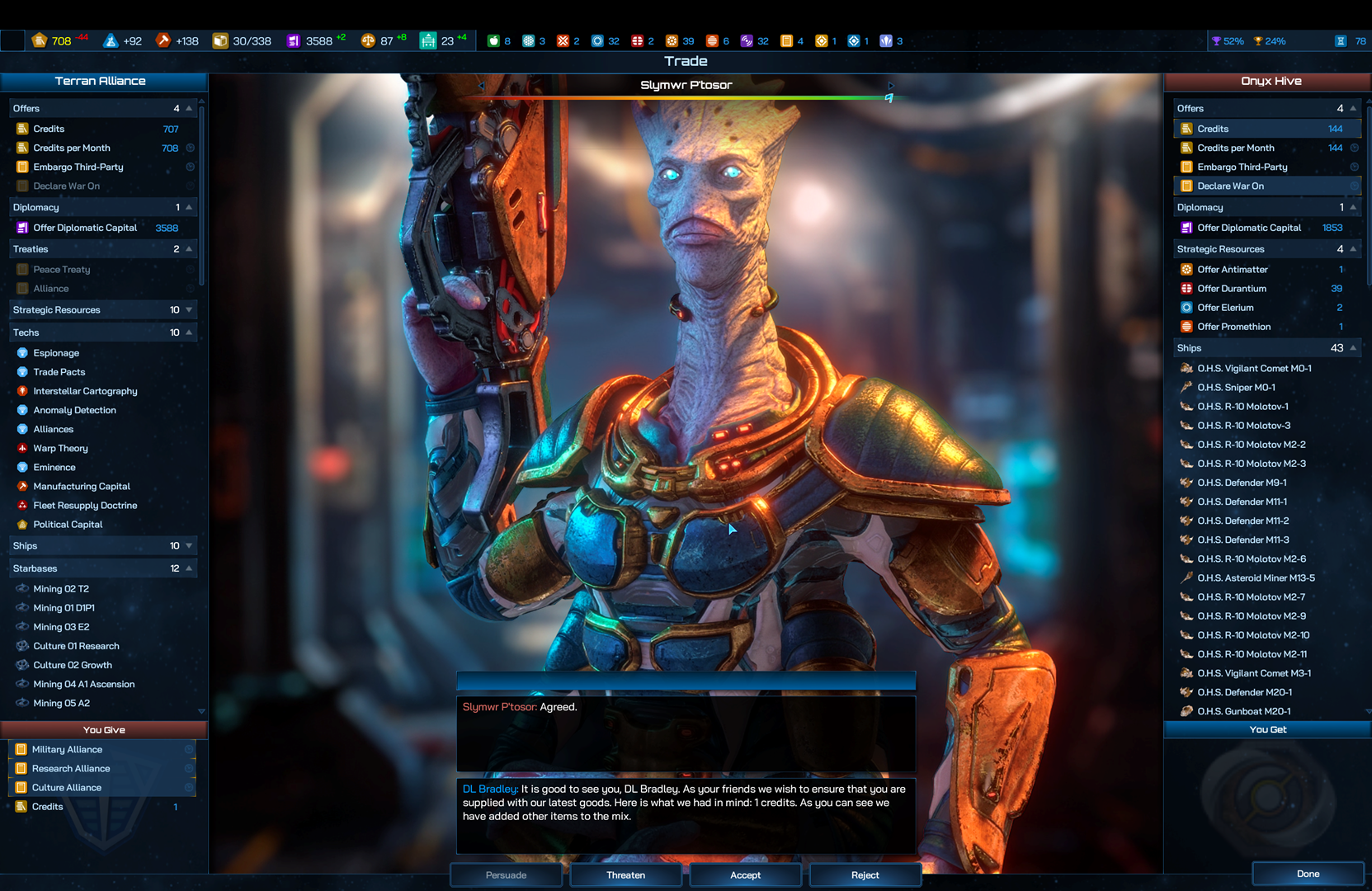Remove Culture Alliance from You Give
The width and height of the screenshot is (1372, 891).
66,788
